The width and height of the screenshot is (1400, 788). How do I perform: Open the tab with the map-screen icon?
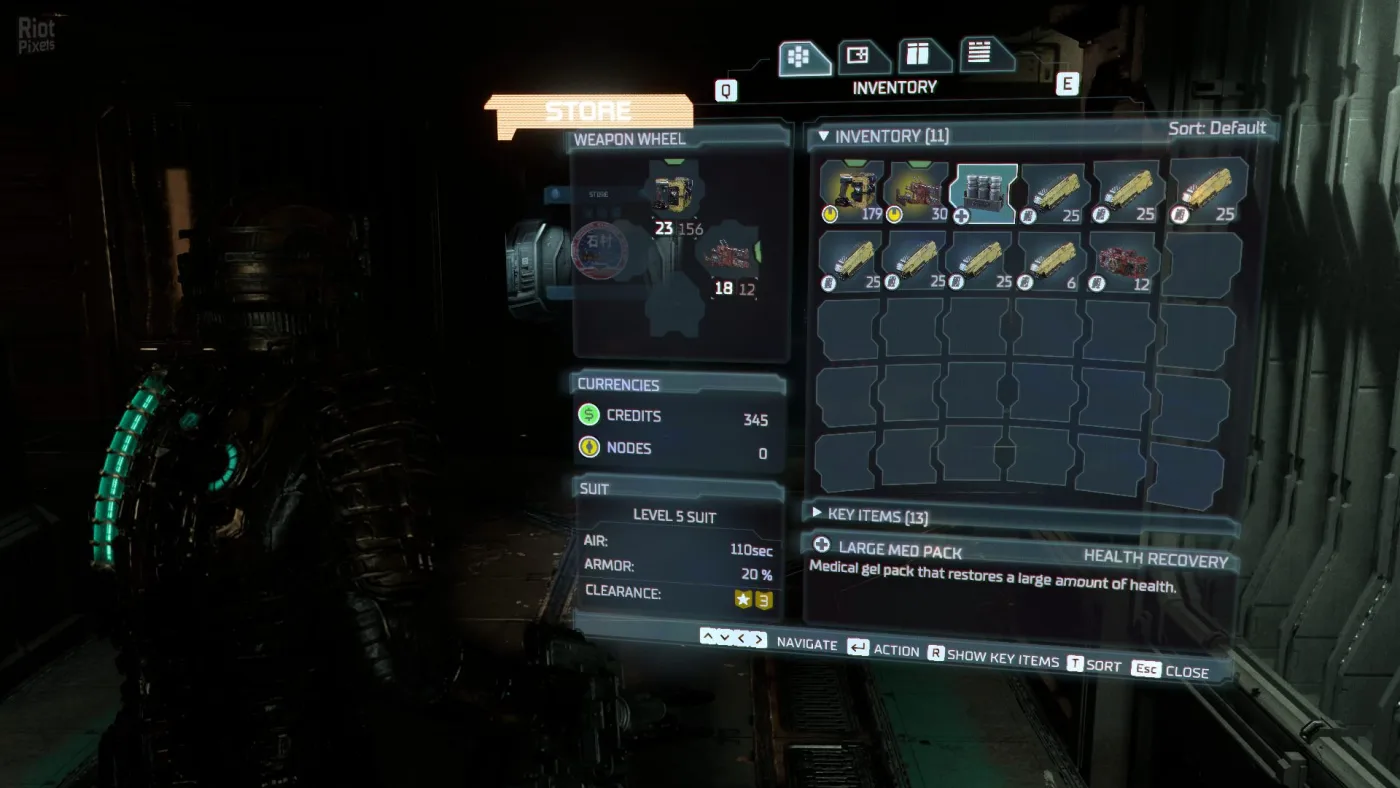[x=861, y=57]
